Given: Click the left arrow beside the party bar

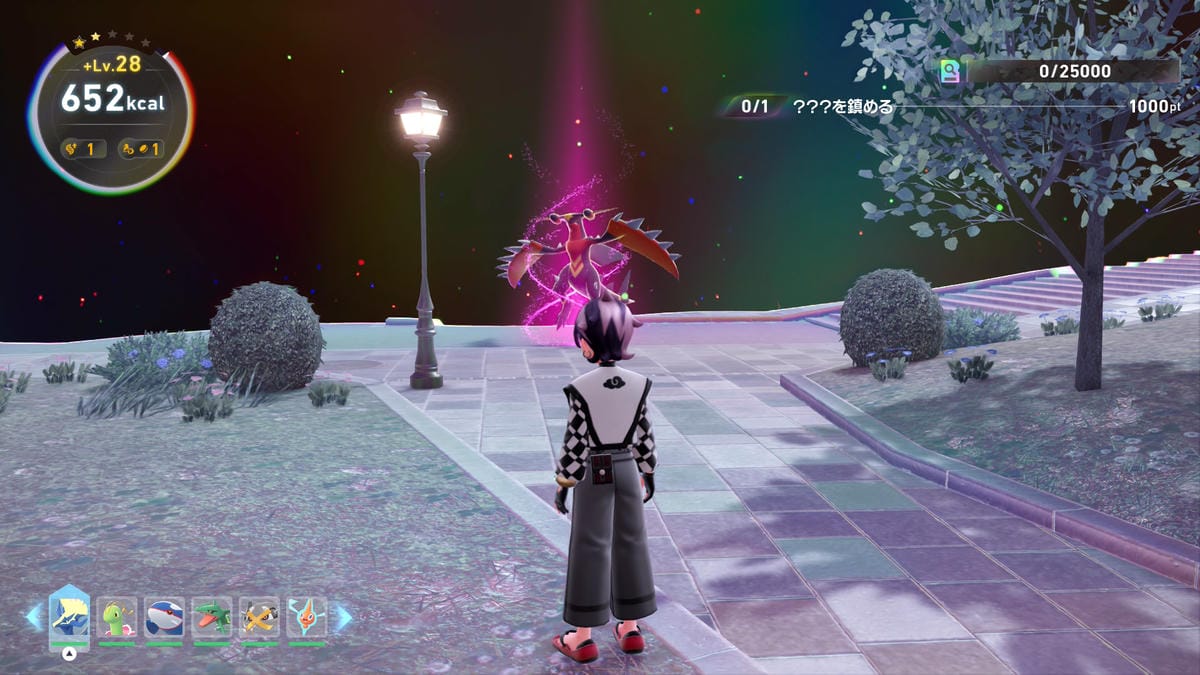Looking at the screenshot, I should (x=35, y=617).
